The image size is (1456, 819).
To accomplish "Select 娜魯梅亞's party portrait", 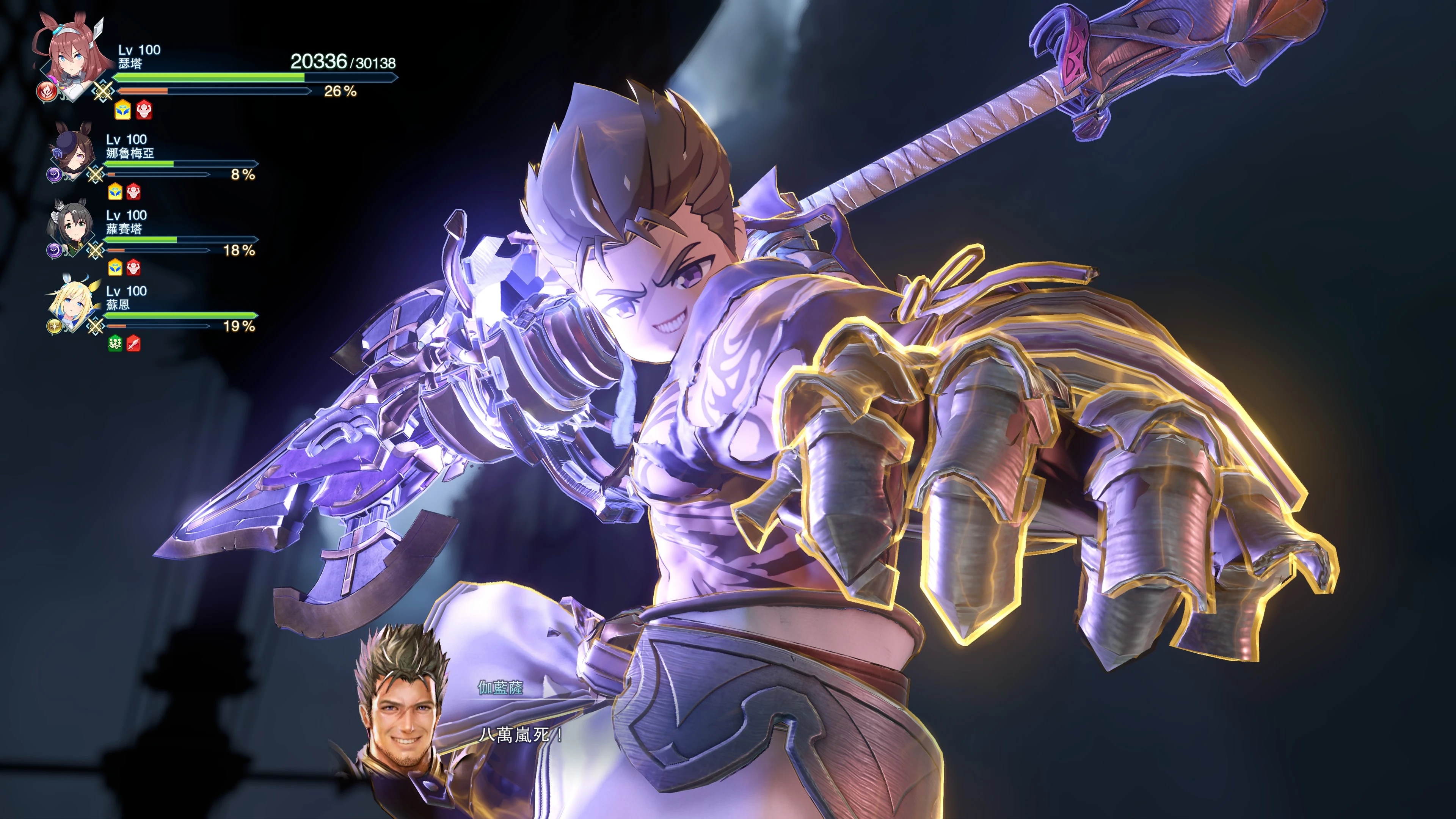I will click(74, 152).
